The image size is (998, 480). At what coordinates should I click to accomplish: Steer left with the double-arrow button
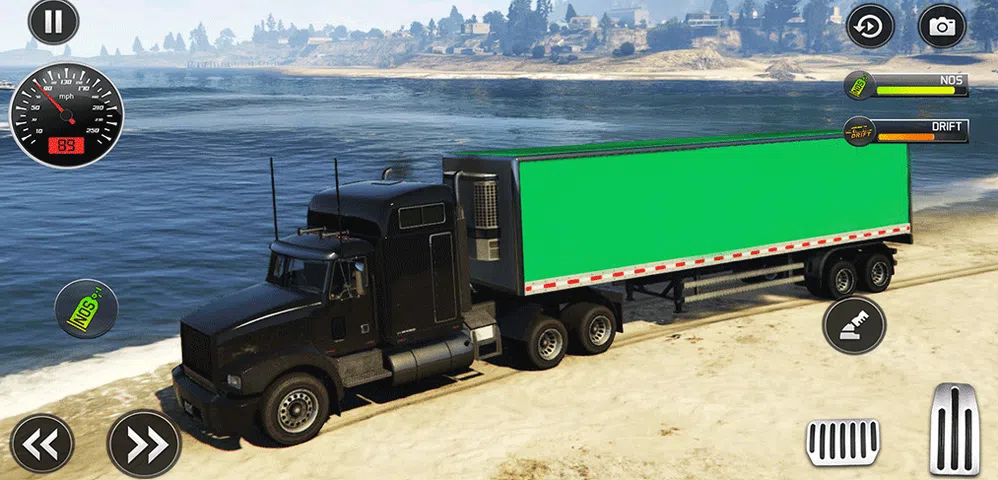click(42, 443)
